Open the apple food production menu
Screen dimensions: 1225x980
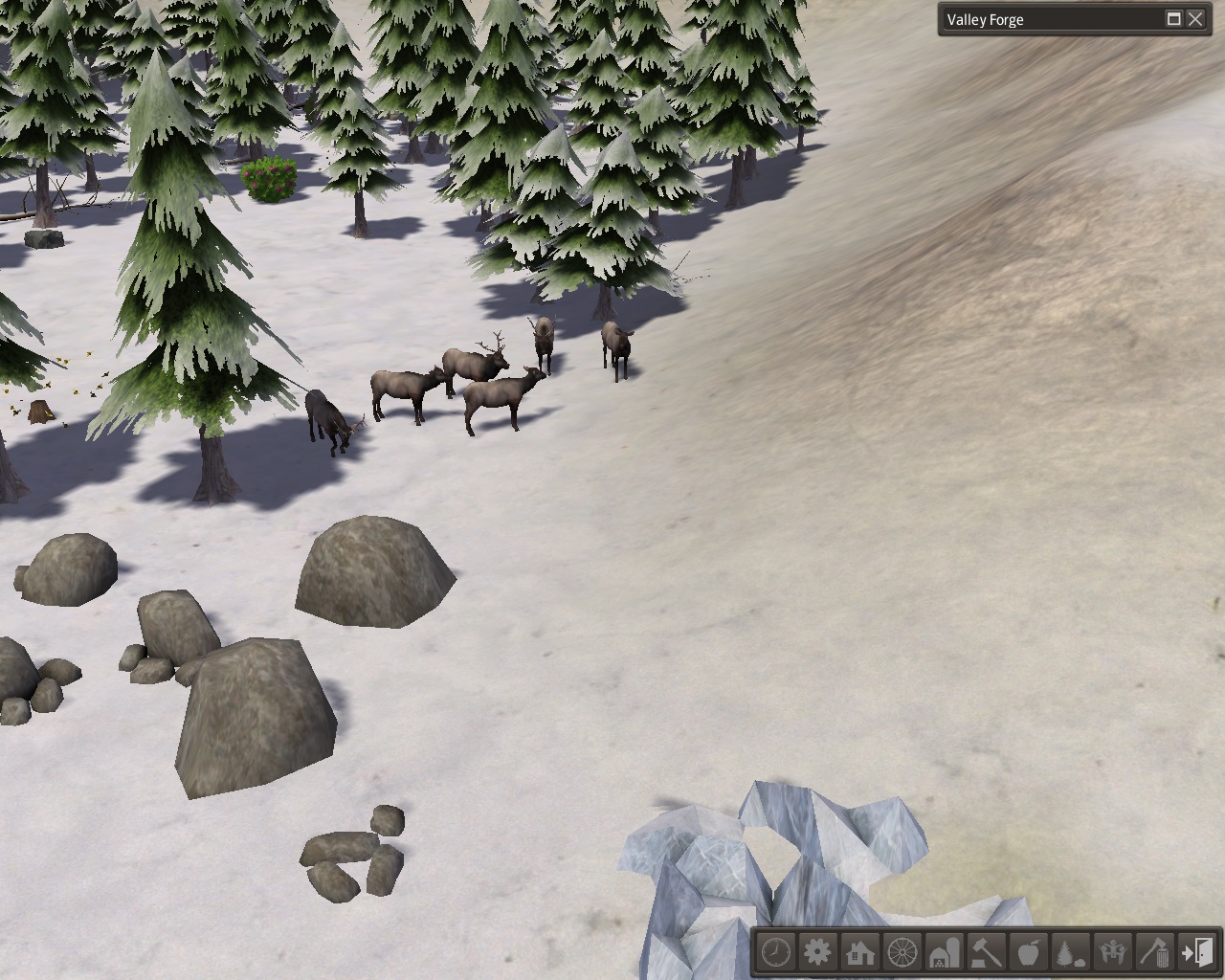[x=1029, y=953]
